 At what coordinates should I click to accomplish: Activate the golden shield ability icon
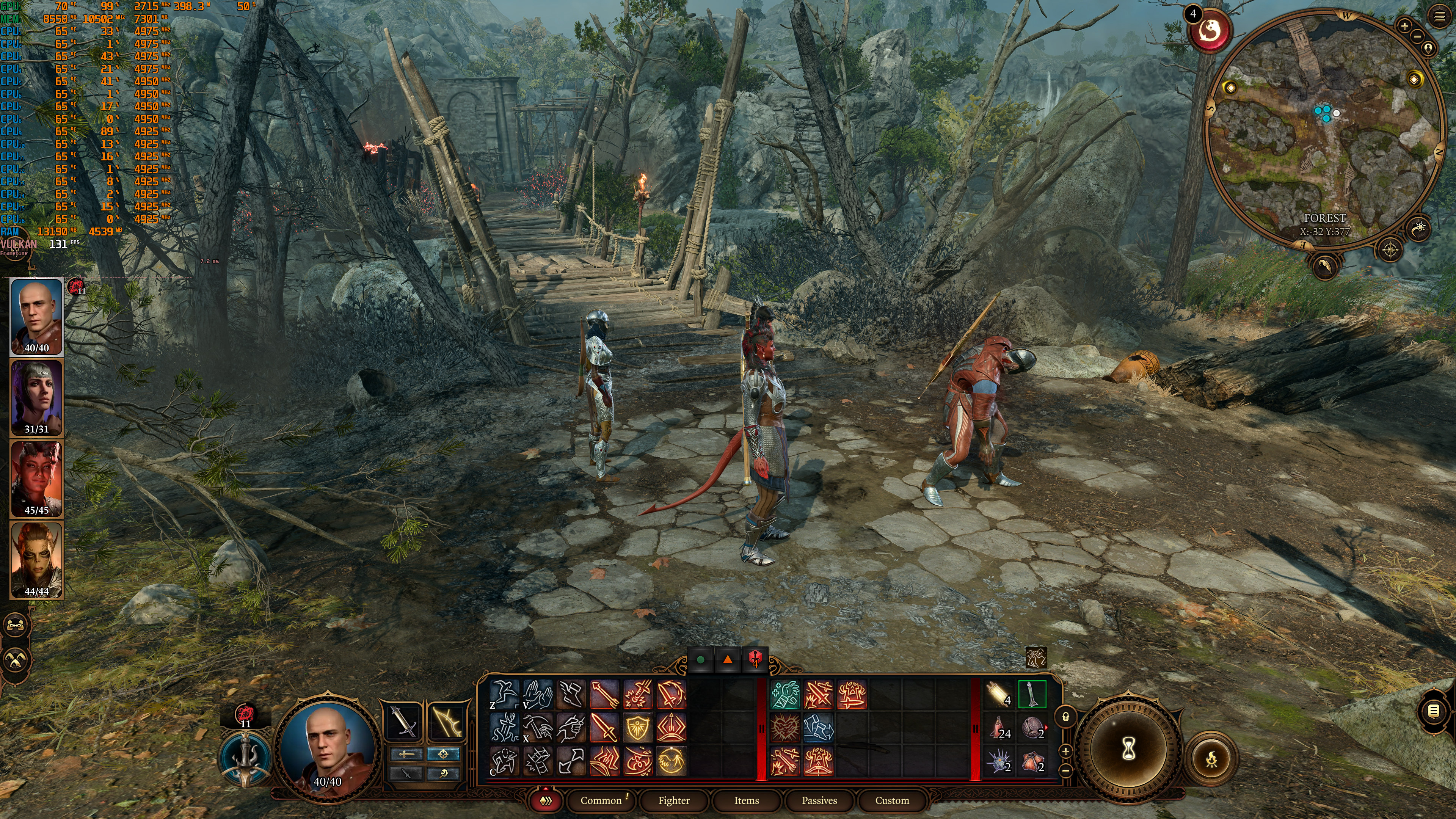point(637,728)
